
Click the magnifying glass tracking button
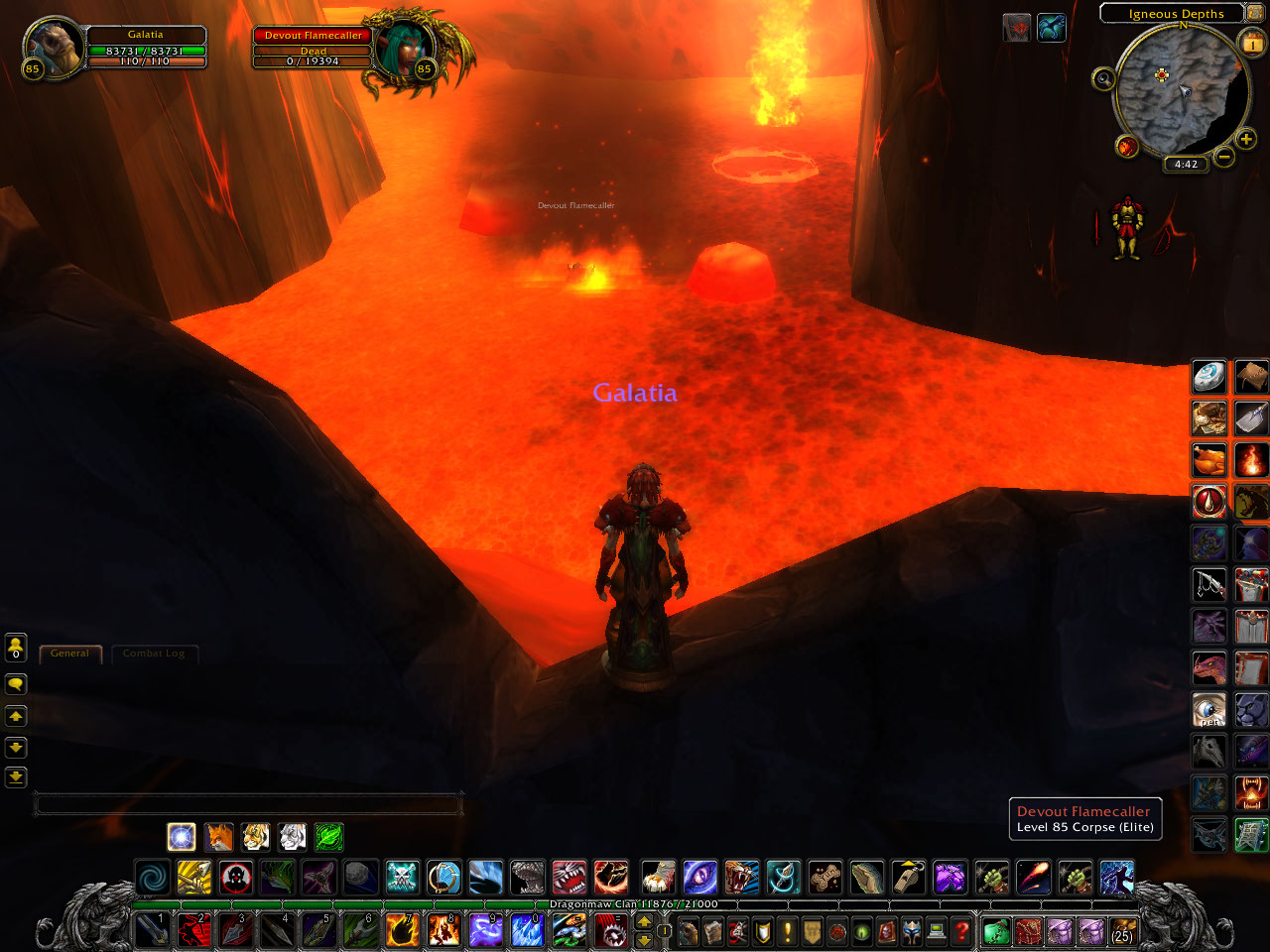[x=1103, y=78]
